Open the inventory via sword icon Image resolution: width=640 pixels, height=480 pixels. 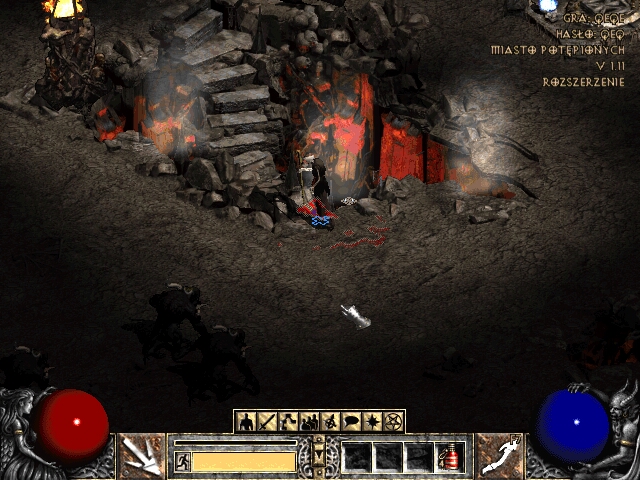pyautogui.click(x=266, y=421)
